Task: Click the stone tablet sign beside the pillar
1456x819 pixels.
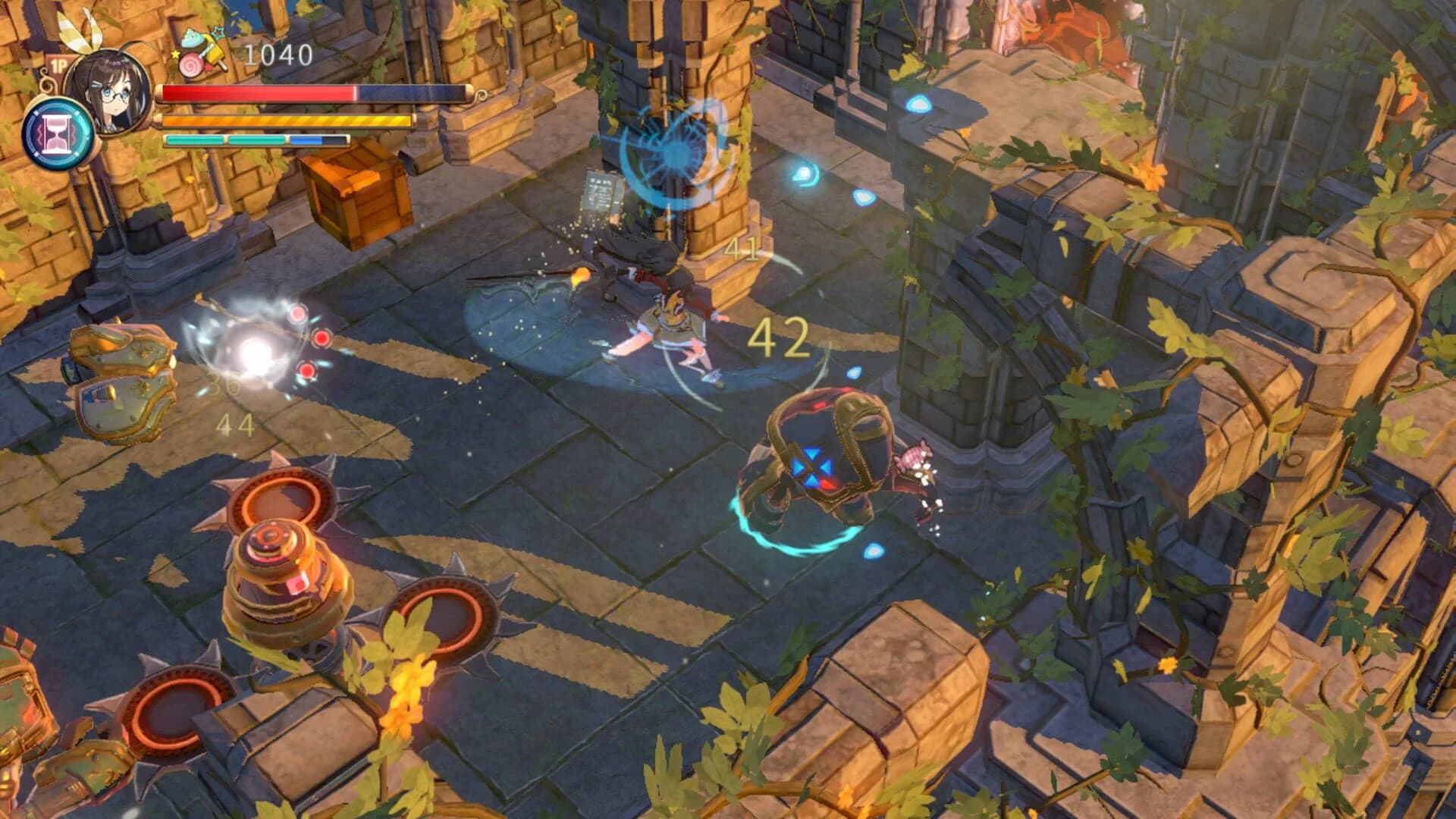Action: tap(599, 190)
